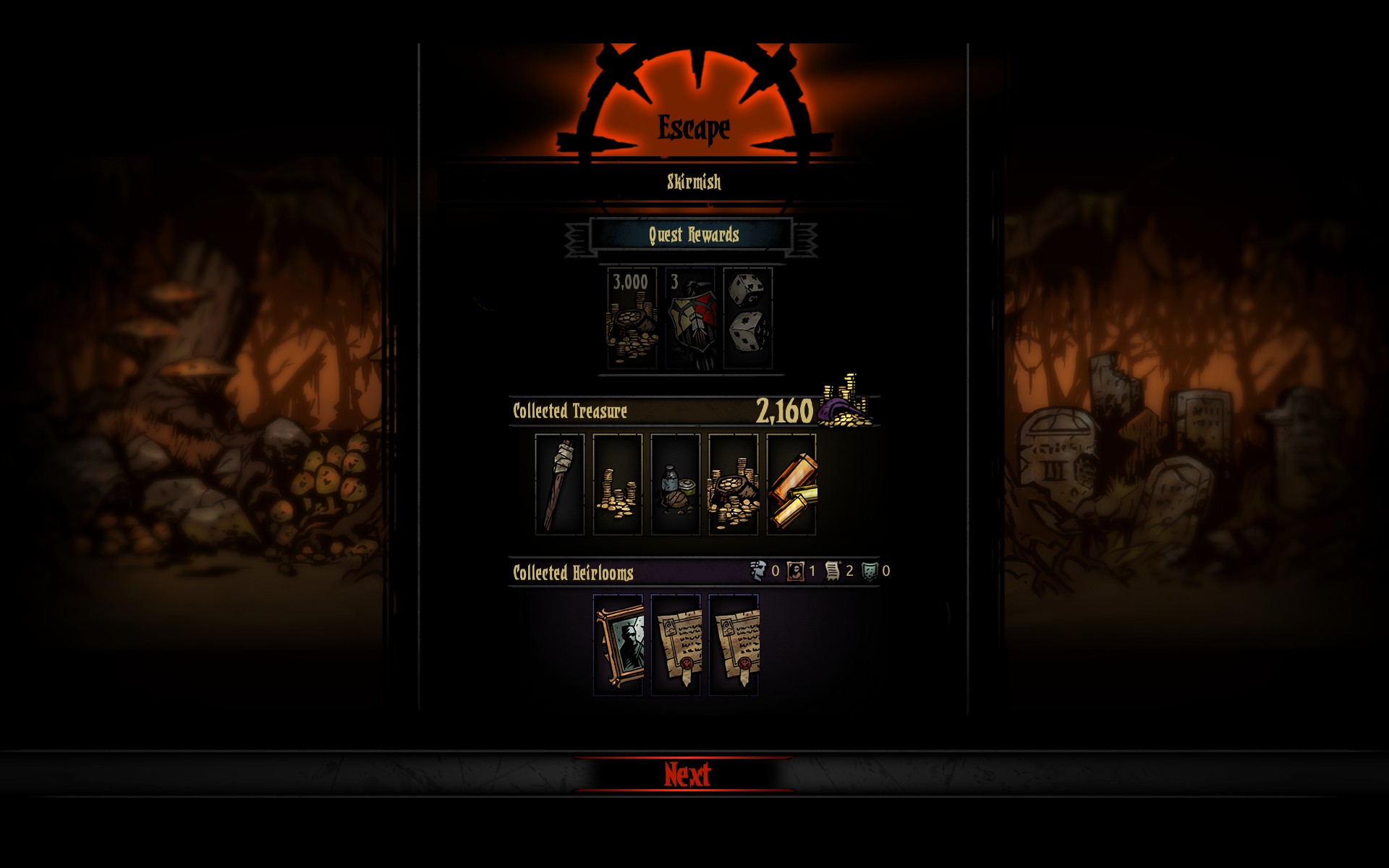The width and height of the screenshot is (1389, 868).
Task: Inspect the framed portrait heirloom
Action: tap(618, 644)
